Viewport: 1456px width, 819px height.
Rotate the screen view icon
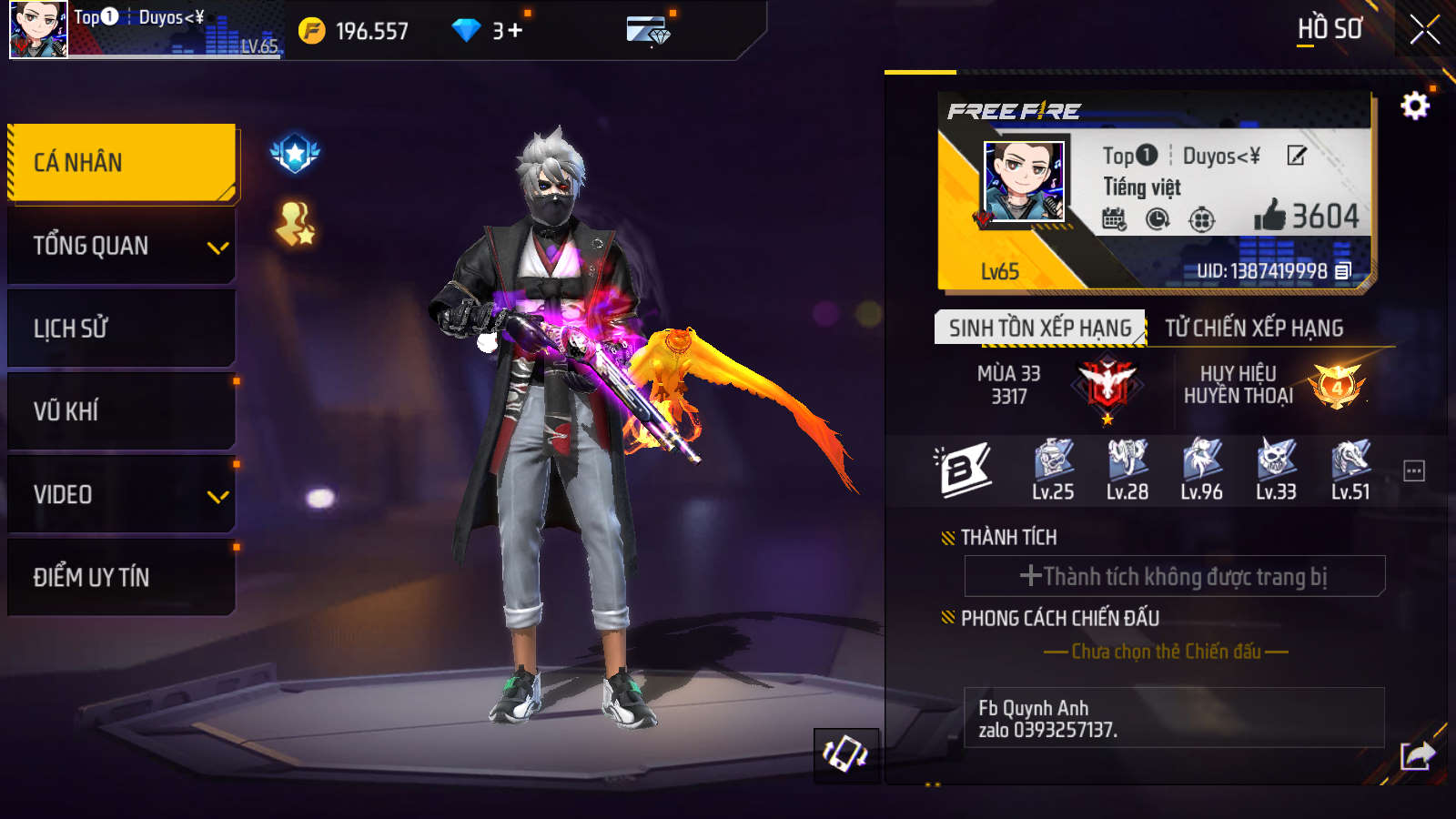845,754
